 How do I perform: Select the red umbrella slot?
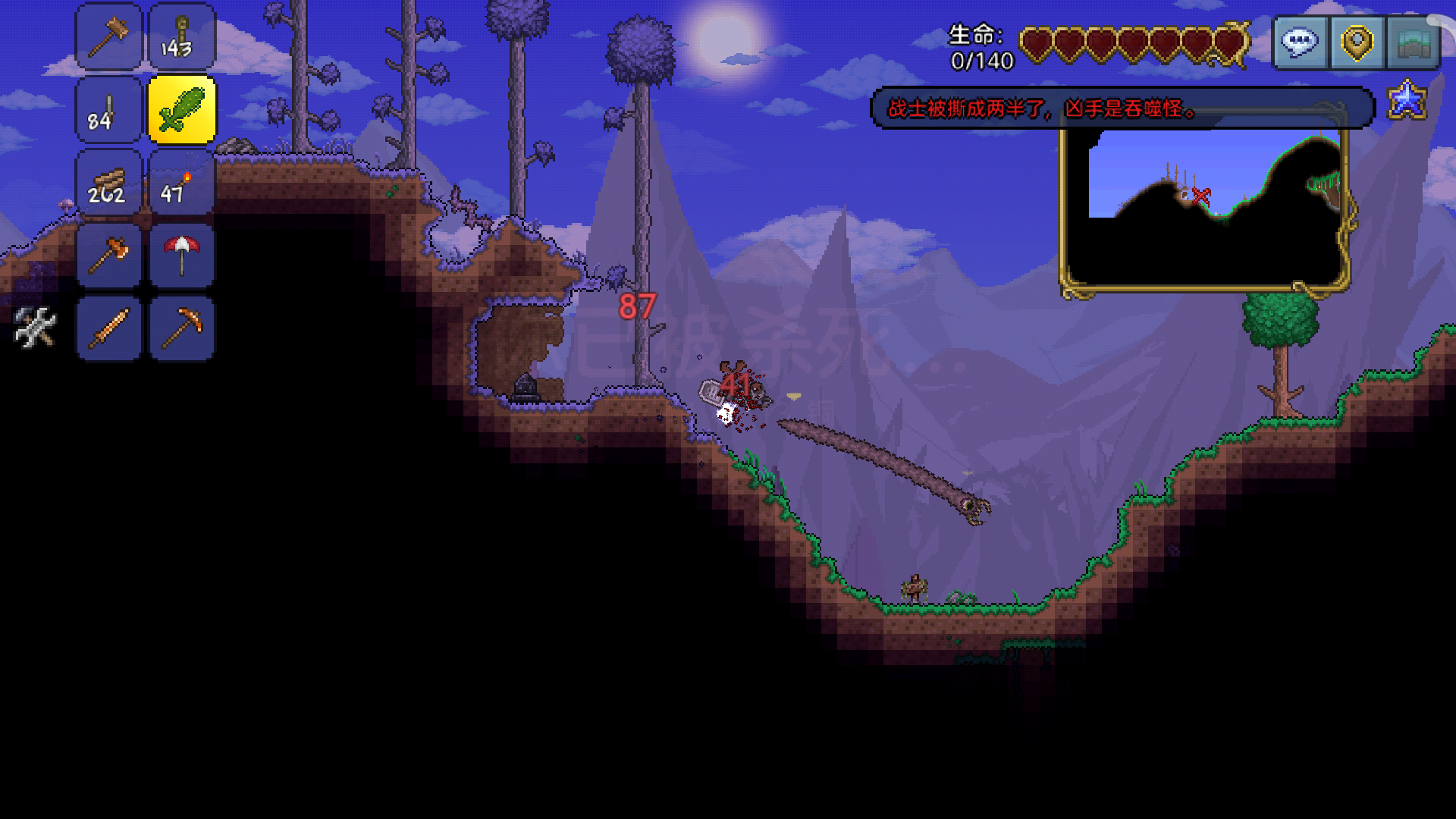tap(182, 256)
